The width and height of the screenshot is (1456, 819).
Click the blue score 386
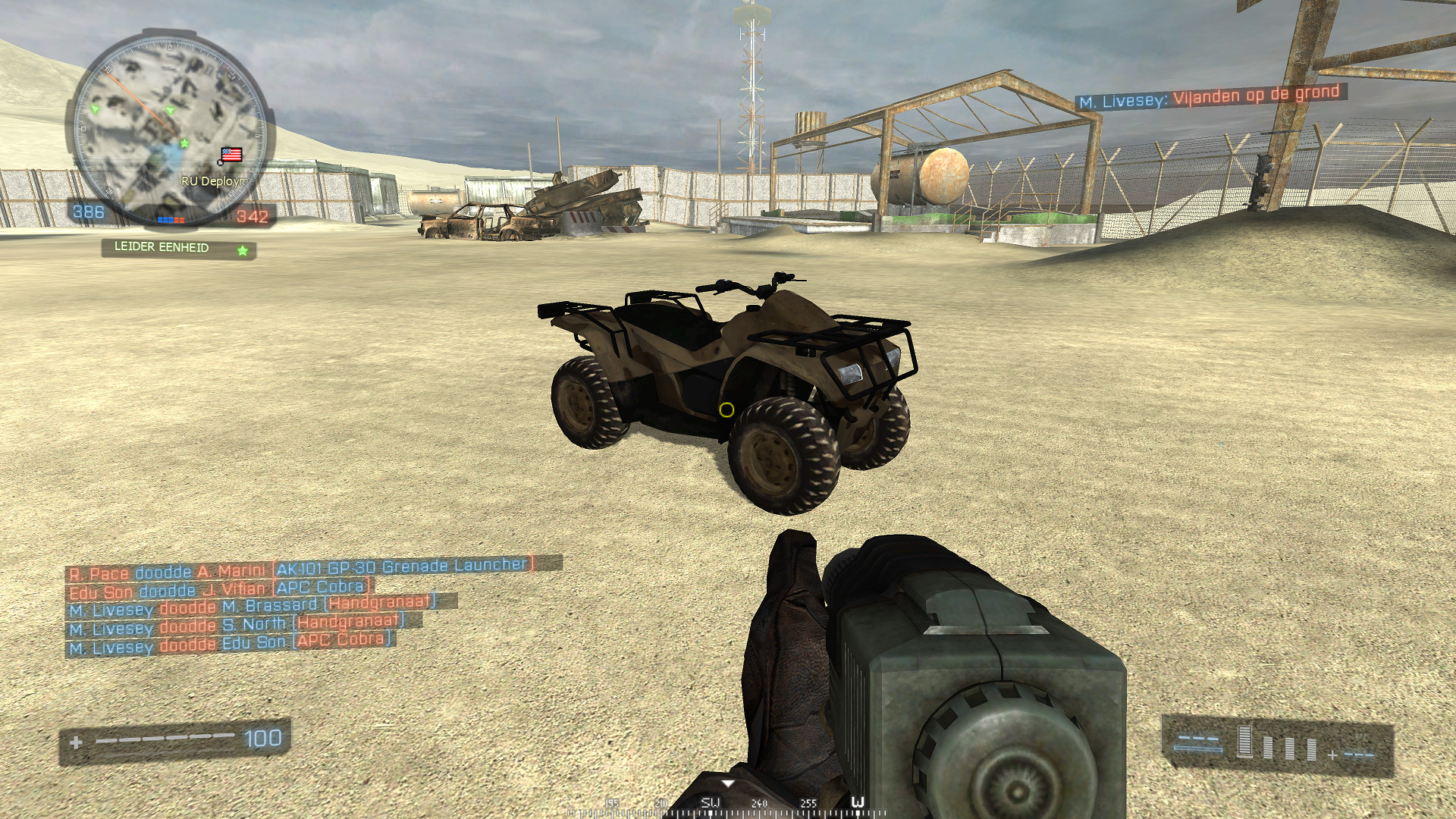(87, 211)
